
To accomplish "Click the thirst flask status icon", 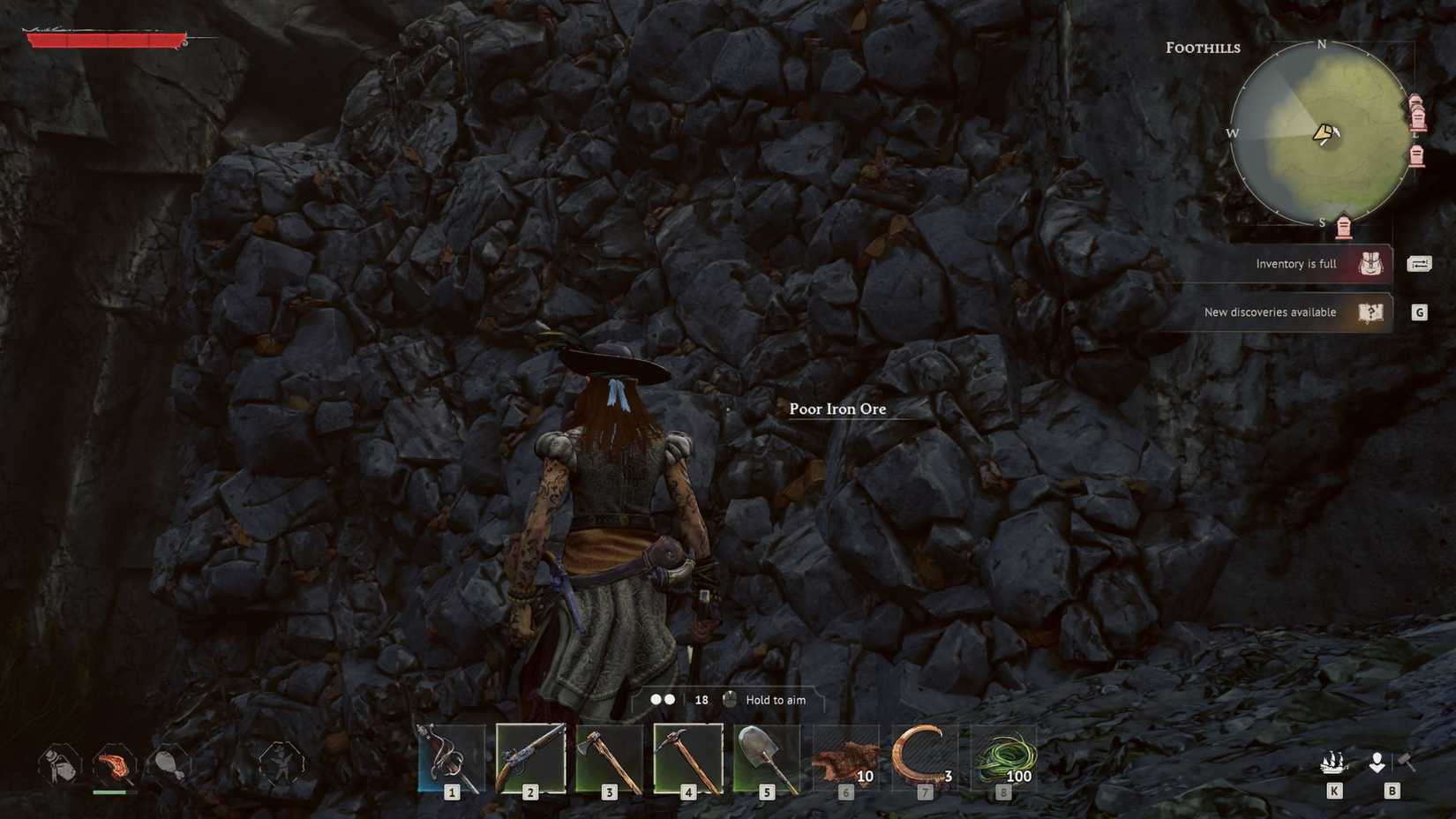I will (57, 766).
